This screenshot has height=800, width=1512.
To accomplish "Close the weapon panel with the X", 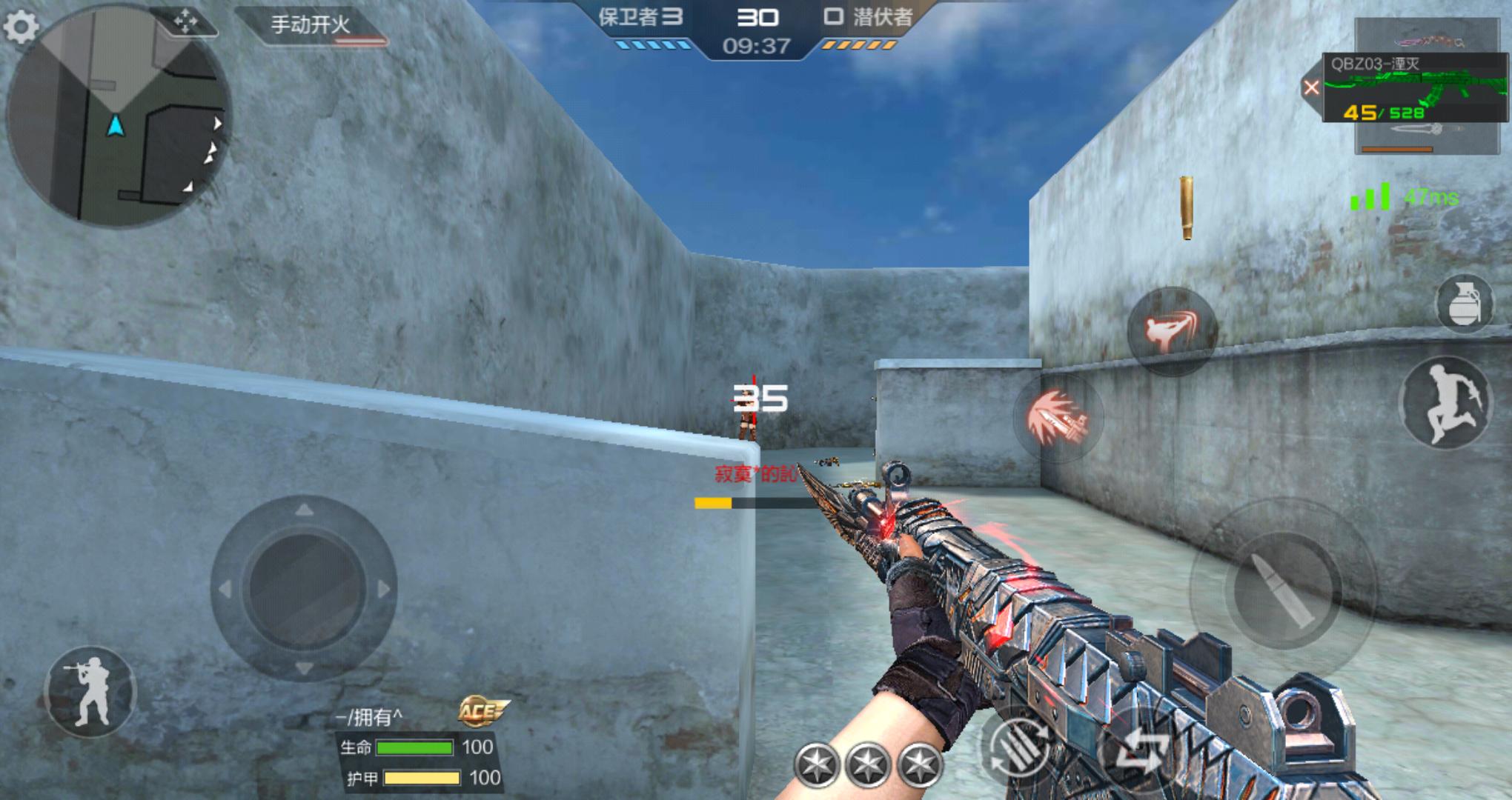I will [1311, 88].
